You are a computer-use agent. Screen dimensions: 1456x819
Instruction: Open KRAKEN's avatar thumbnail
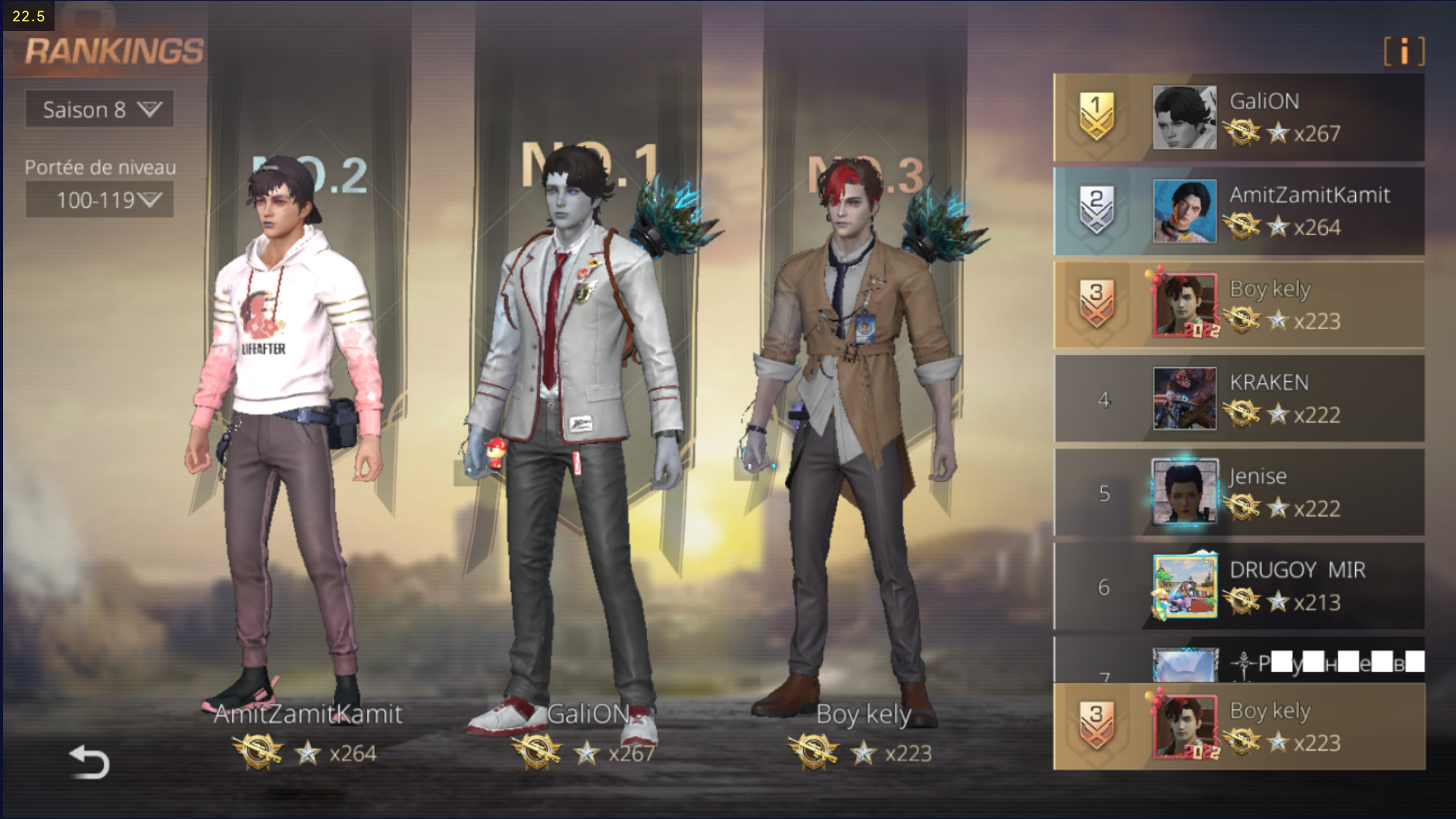pyautogui.click(x=1185, y=399)
